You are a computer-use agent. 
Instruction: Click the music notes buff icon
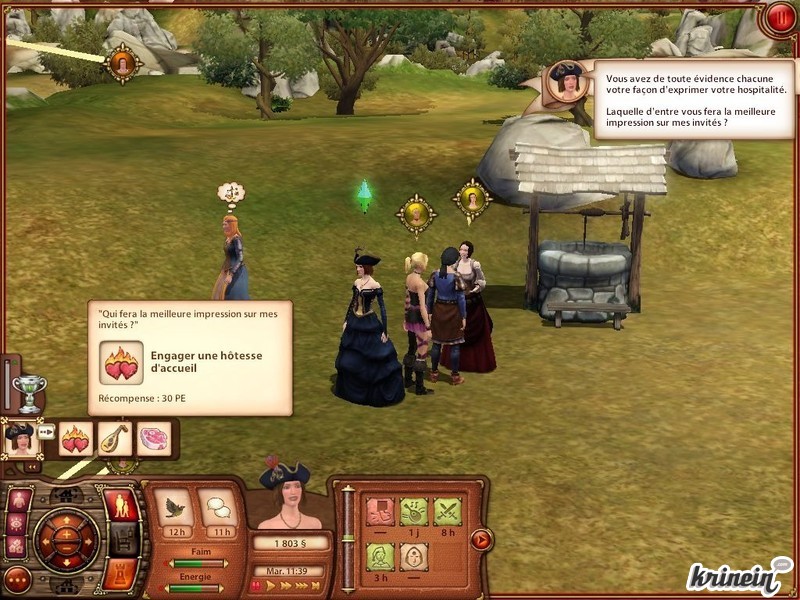[x=413, y=510]
